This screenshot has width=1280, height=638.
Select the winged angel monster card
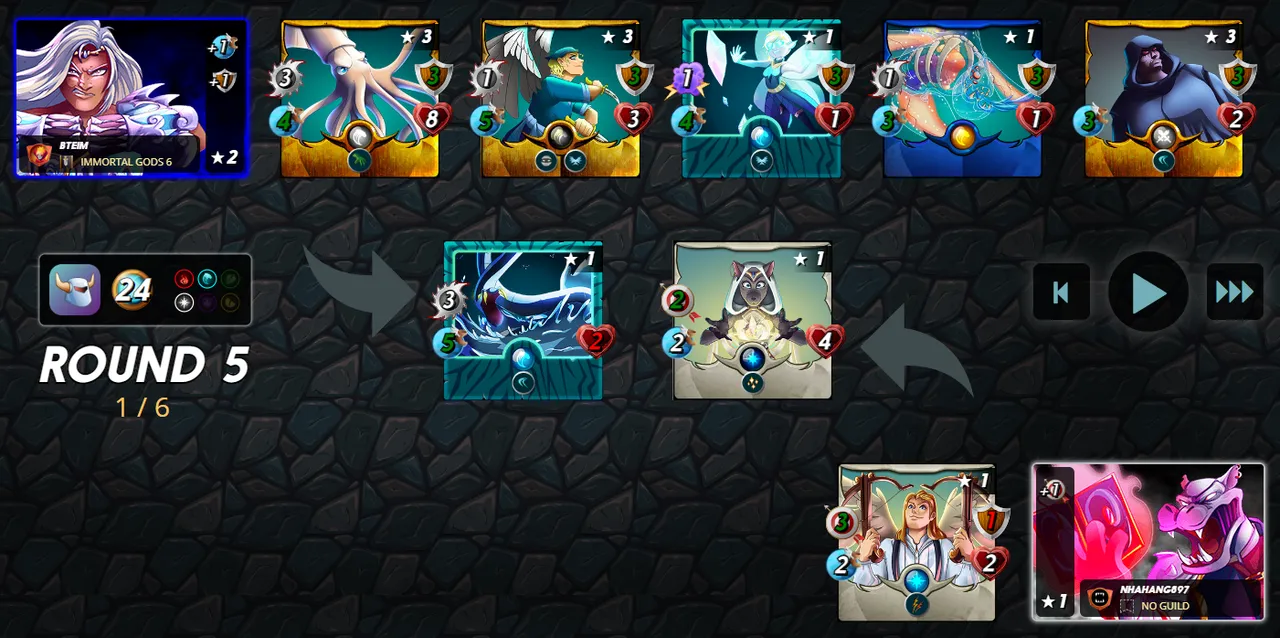tap(561, 98)
